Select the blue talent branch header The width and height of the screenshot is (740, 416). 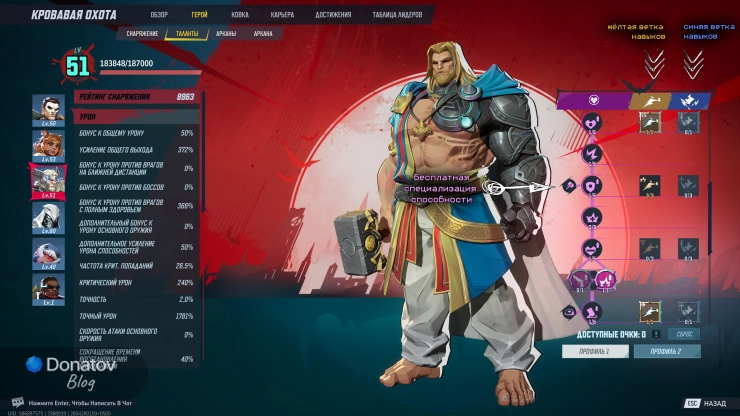coord(690,100)
